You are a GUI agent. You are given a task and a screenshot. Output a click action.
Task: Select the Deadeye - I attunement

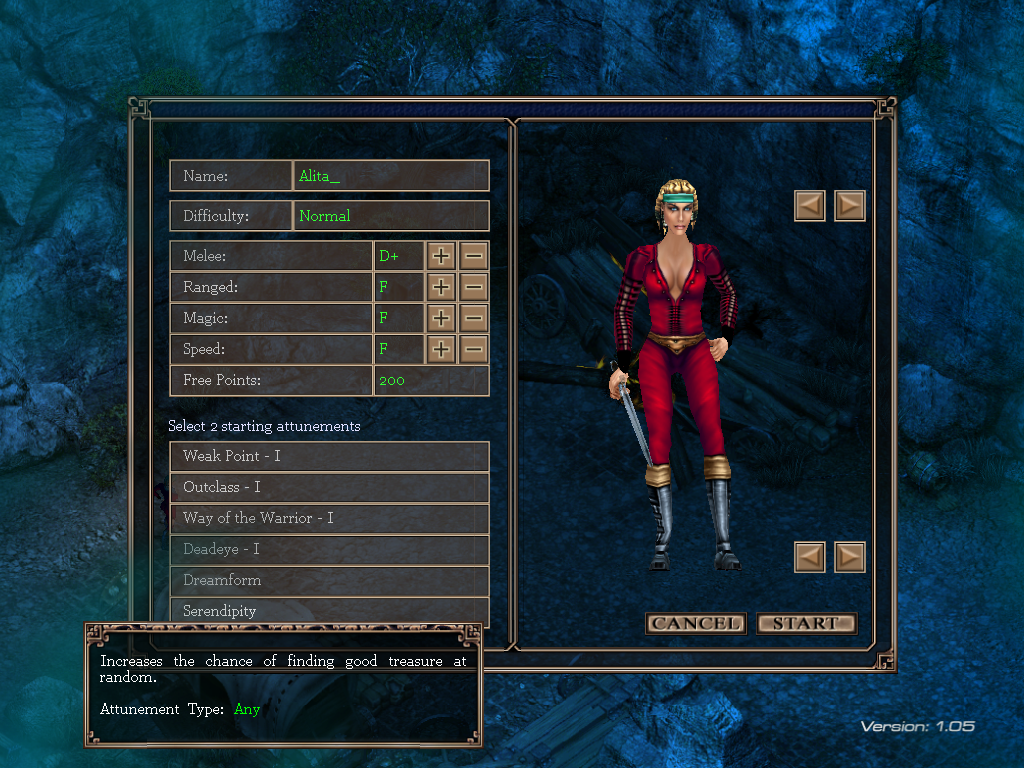coord(329,549)
